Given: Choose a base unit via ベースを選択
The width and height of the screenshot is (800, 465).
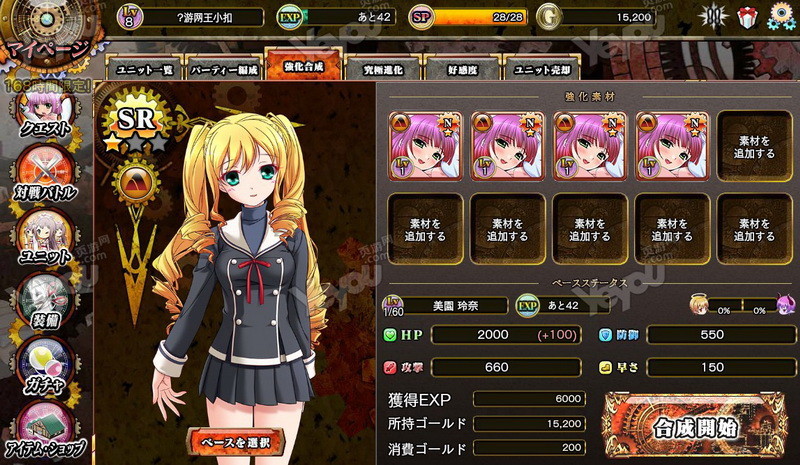Looking at the screenshot, I should click(237, 440).
